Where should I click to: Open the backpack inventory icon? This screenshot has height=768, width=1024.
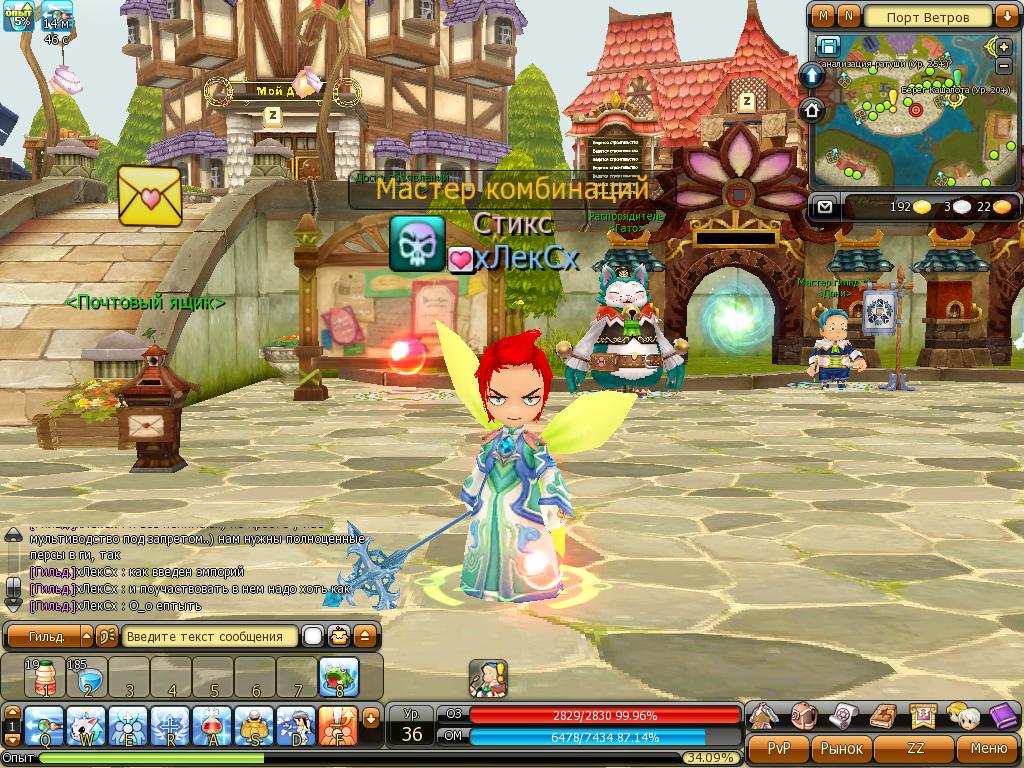pos(803,716)
